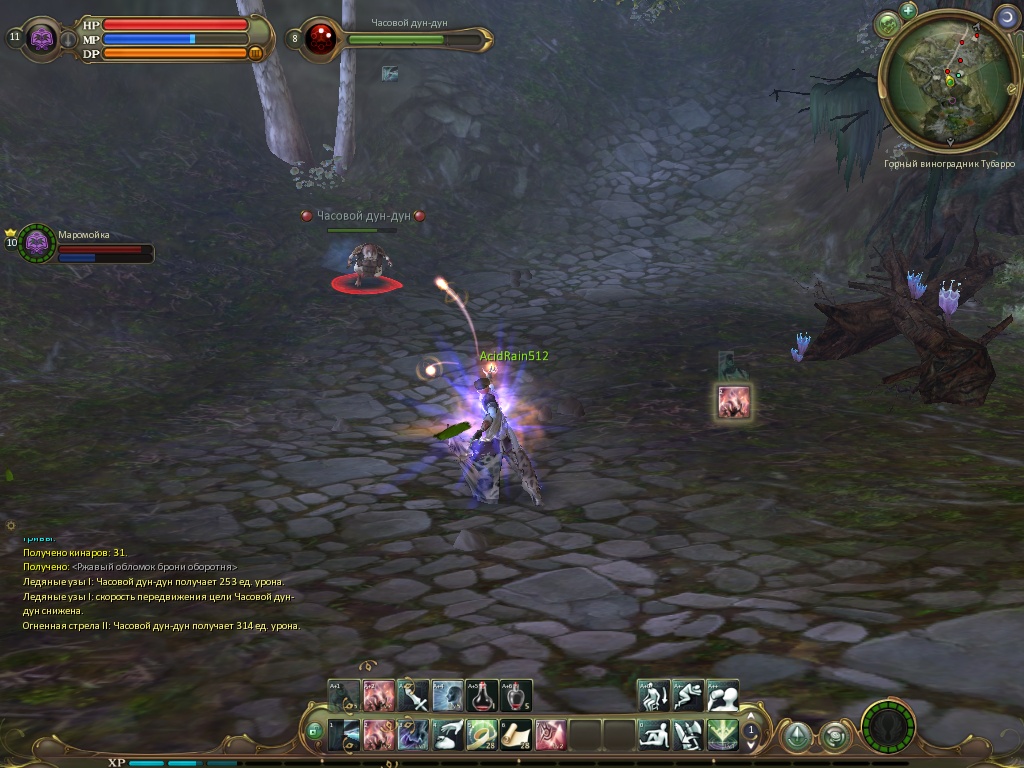Click the hotbar page down arrow
Viewport: 1024px width, 768px height.
tap(751, 745)
